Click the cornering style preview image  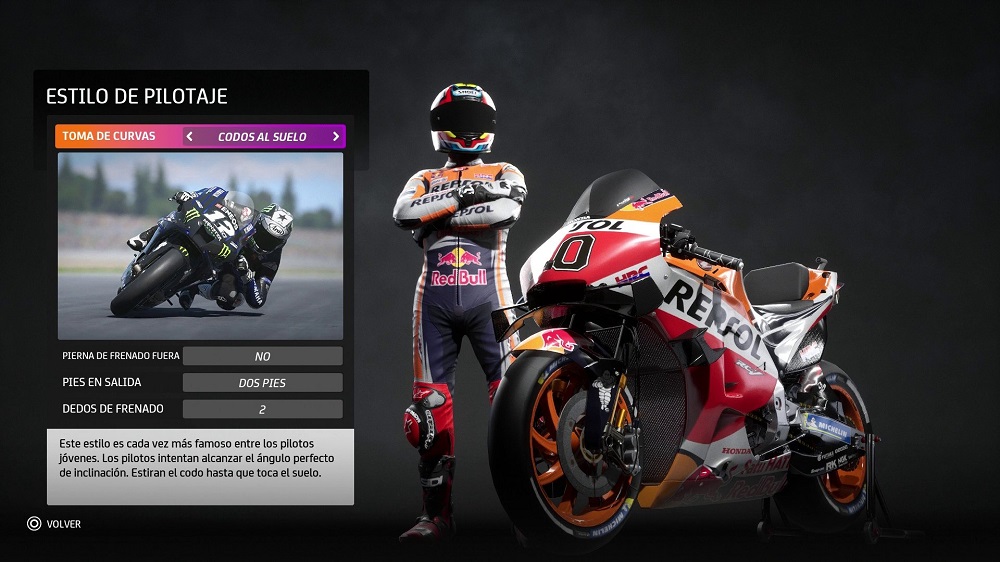[200, 245]
